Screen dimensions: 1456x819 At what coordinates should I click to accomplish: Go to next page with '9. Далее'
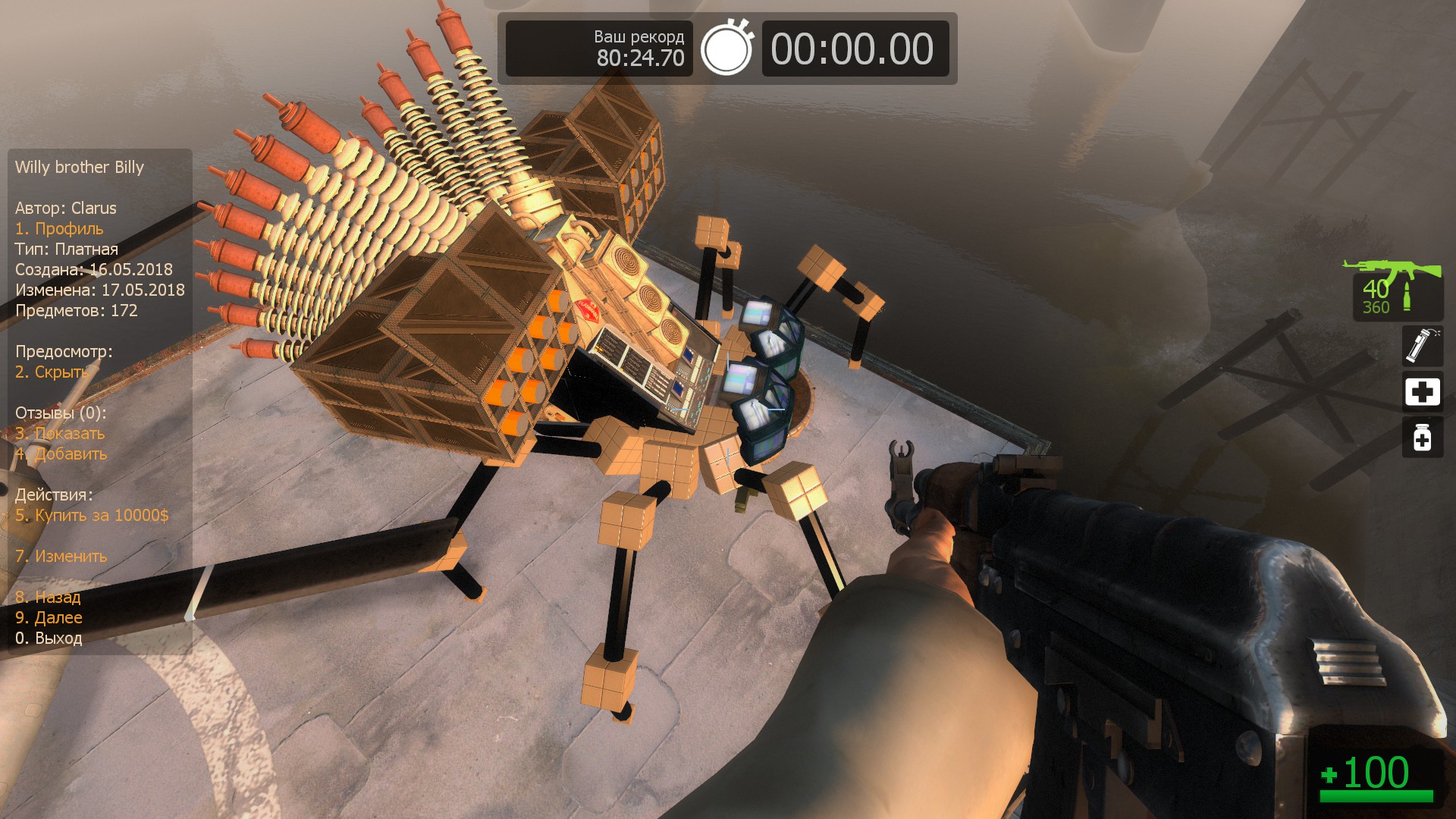point(49,618)
